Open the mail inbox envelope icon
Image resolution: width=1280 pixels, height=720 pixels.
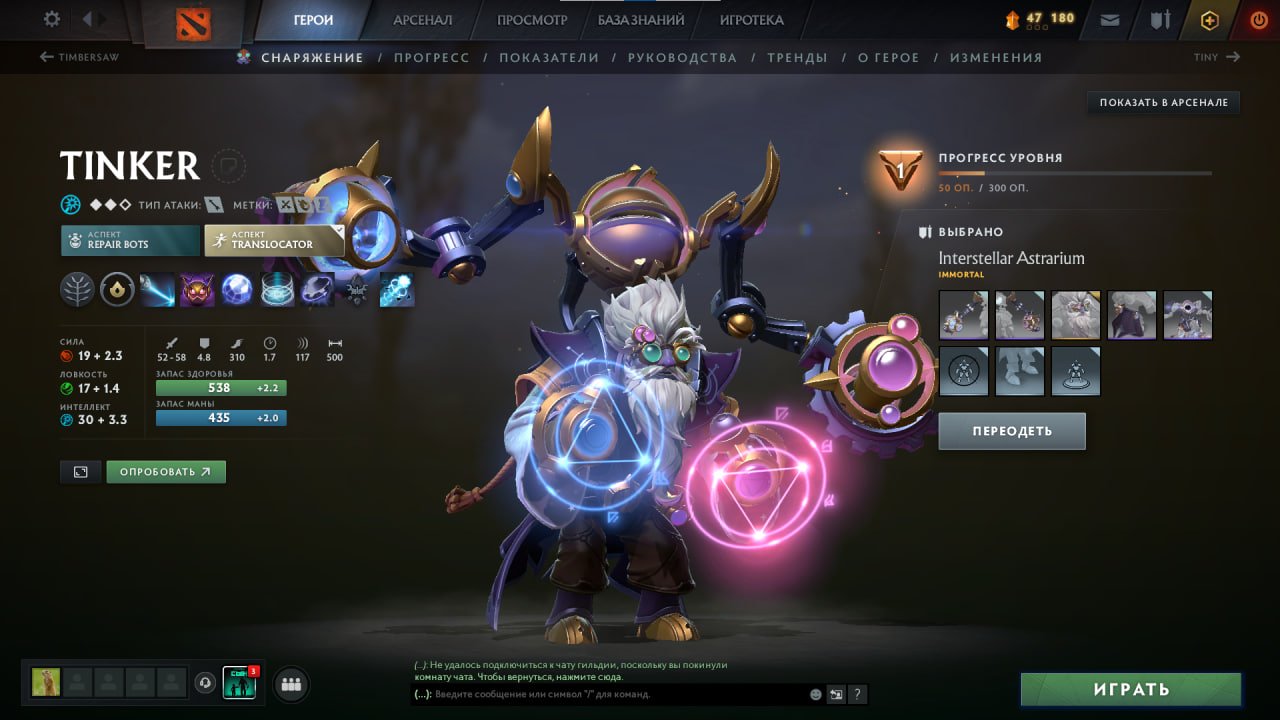[x=1108, y=19]
